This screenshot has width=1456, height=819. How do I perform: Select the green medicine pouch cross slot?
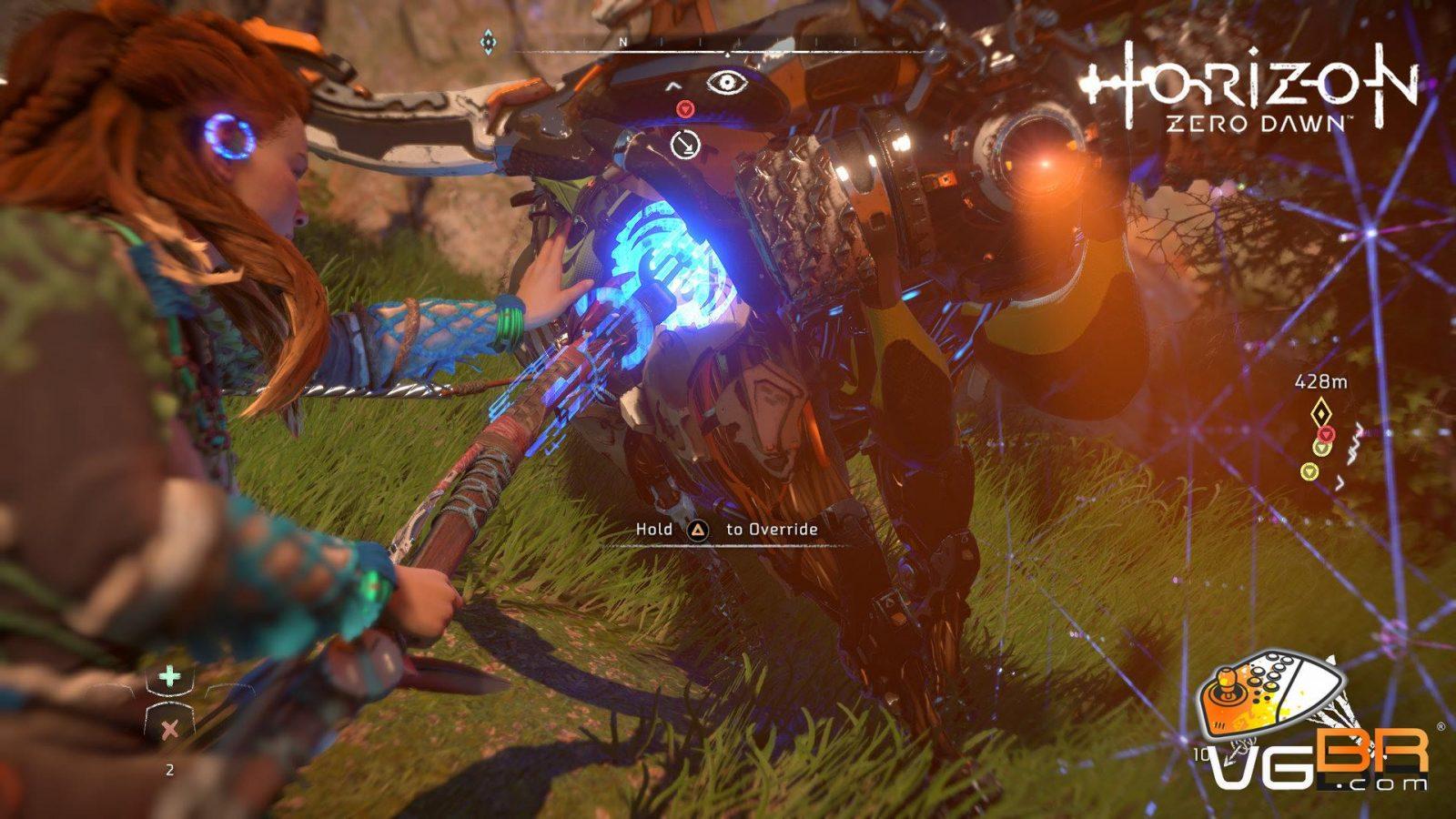pyautogui.click(x=170, y=676)
